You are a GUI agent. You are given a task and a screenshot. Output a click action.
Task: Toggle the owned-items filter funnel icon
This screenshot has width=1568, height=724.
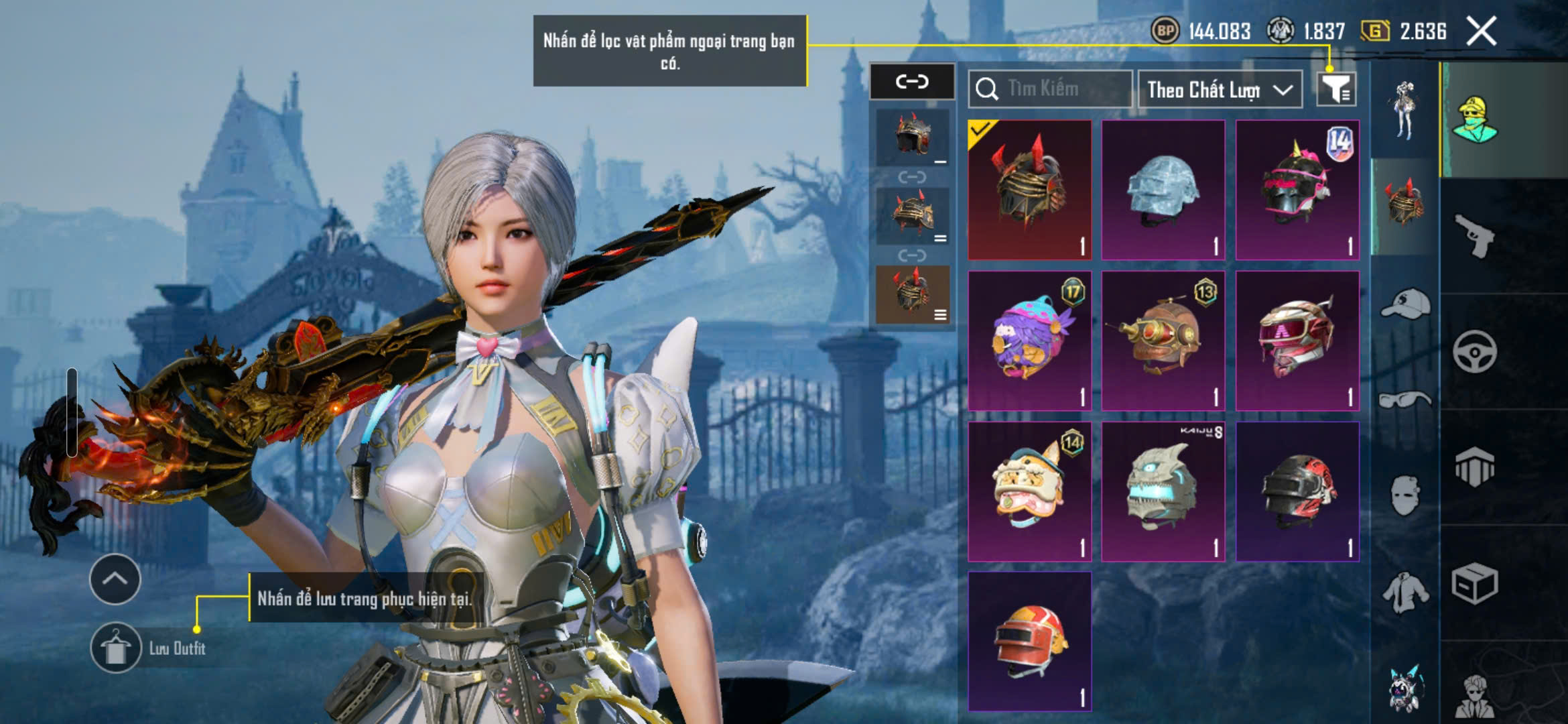(x=1335, y=89)
